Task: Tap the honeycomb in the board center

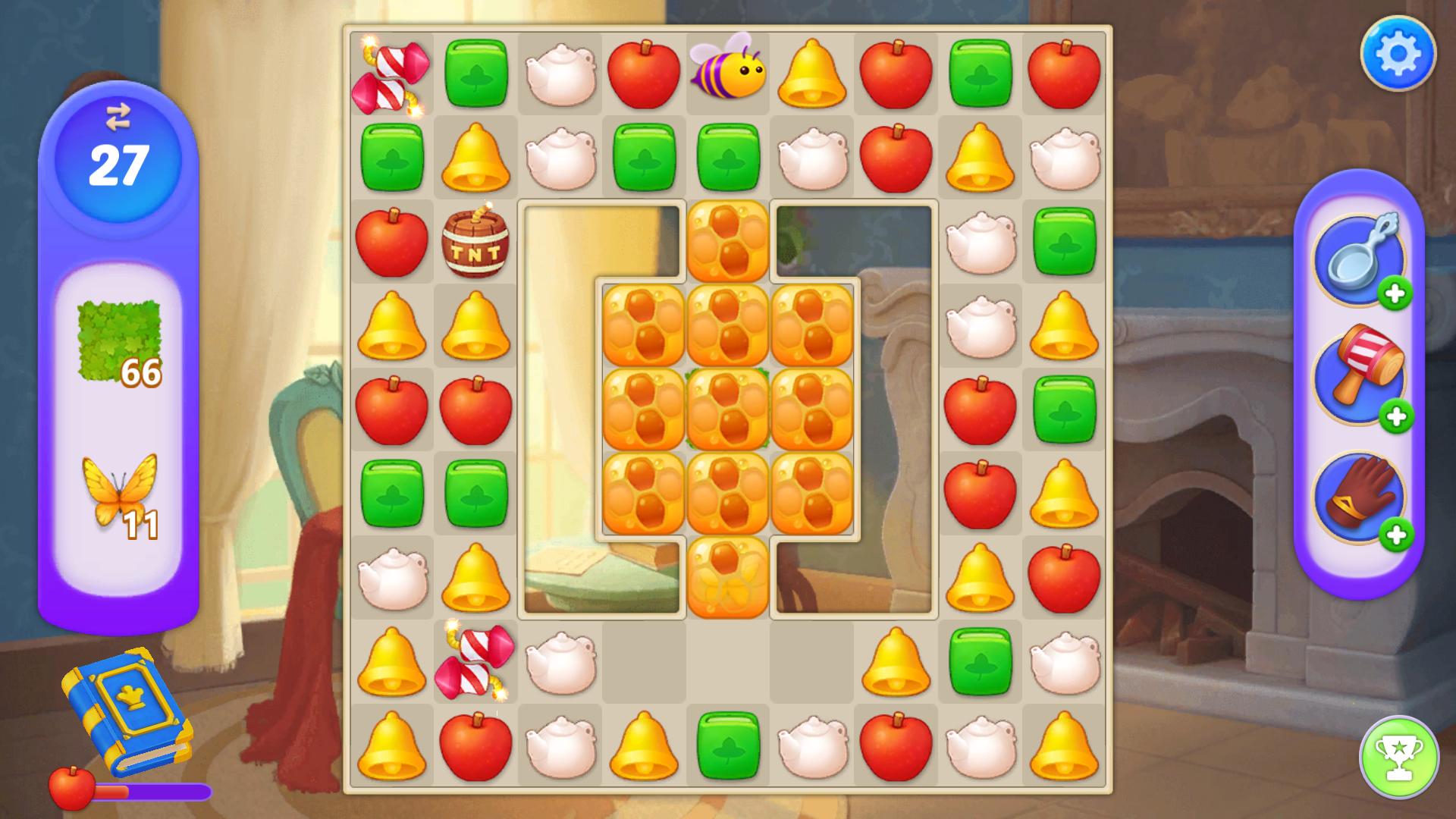Action: (x=728, y=409)
